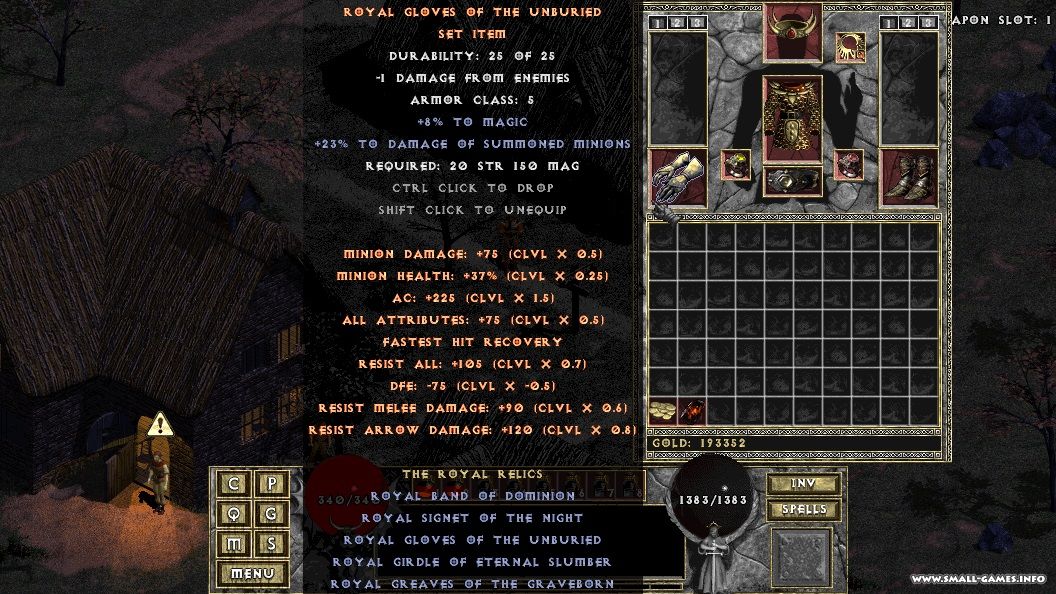This screenshot has height=594, width=1056.
Task: Click the G button in the panel
Action: point(271,514)
